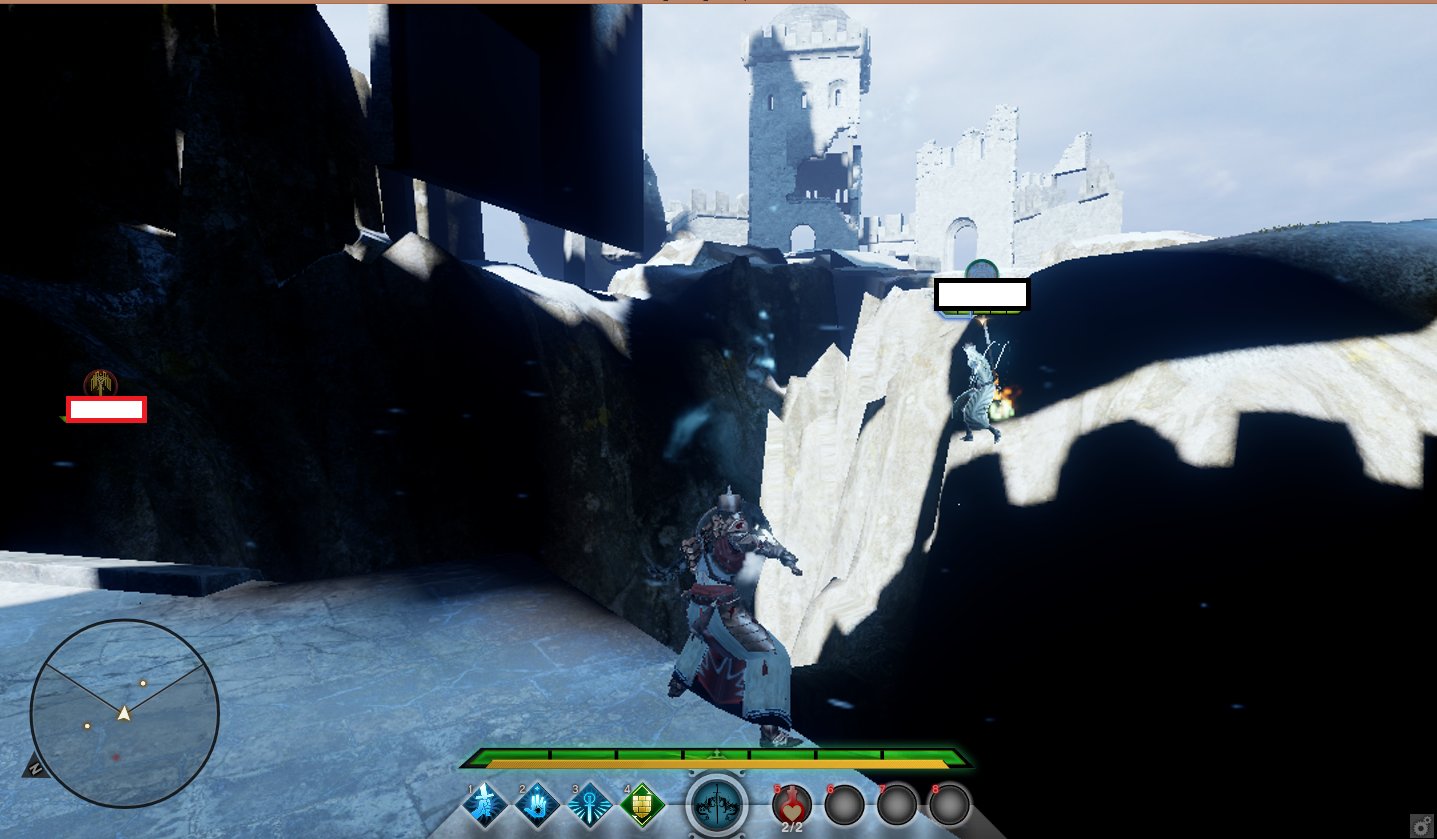Activate the green brick wall shield ability
1437x839 pixels.
point(643,803)
